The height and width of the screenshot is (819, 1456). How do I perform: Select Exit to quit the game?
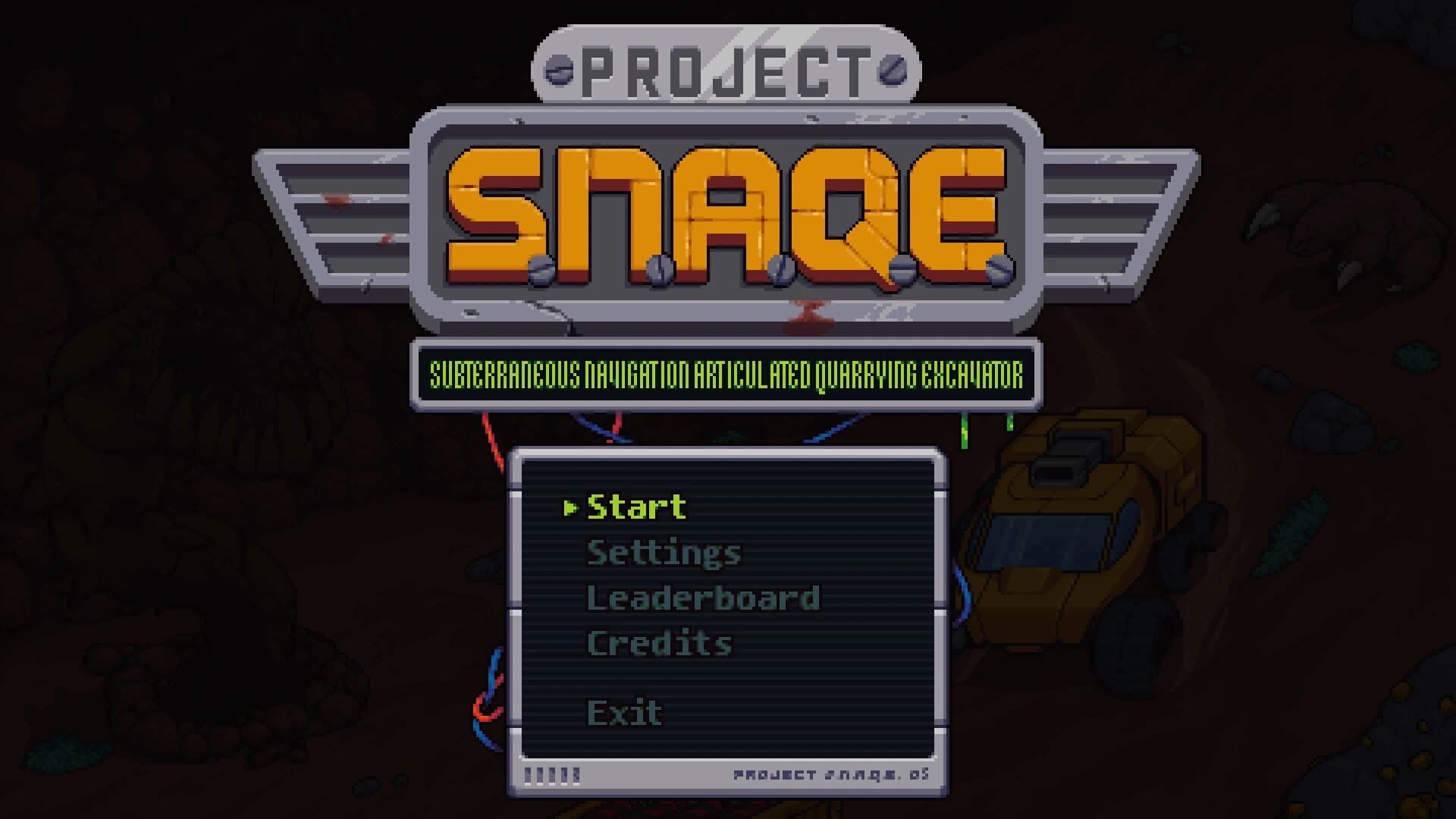623,711
